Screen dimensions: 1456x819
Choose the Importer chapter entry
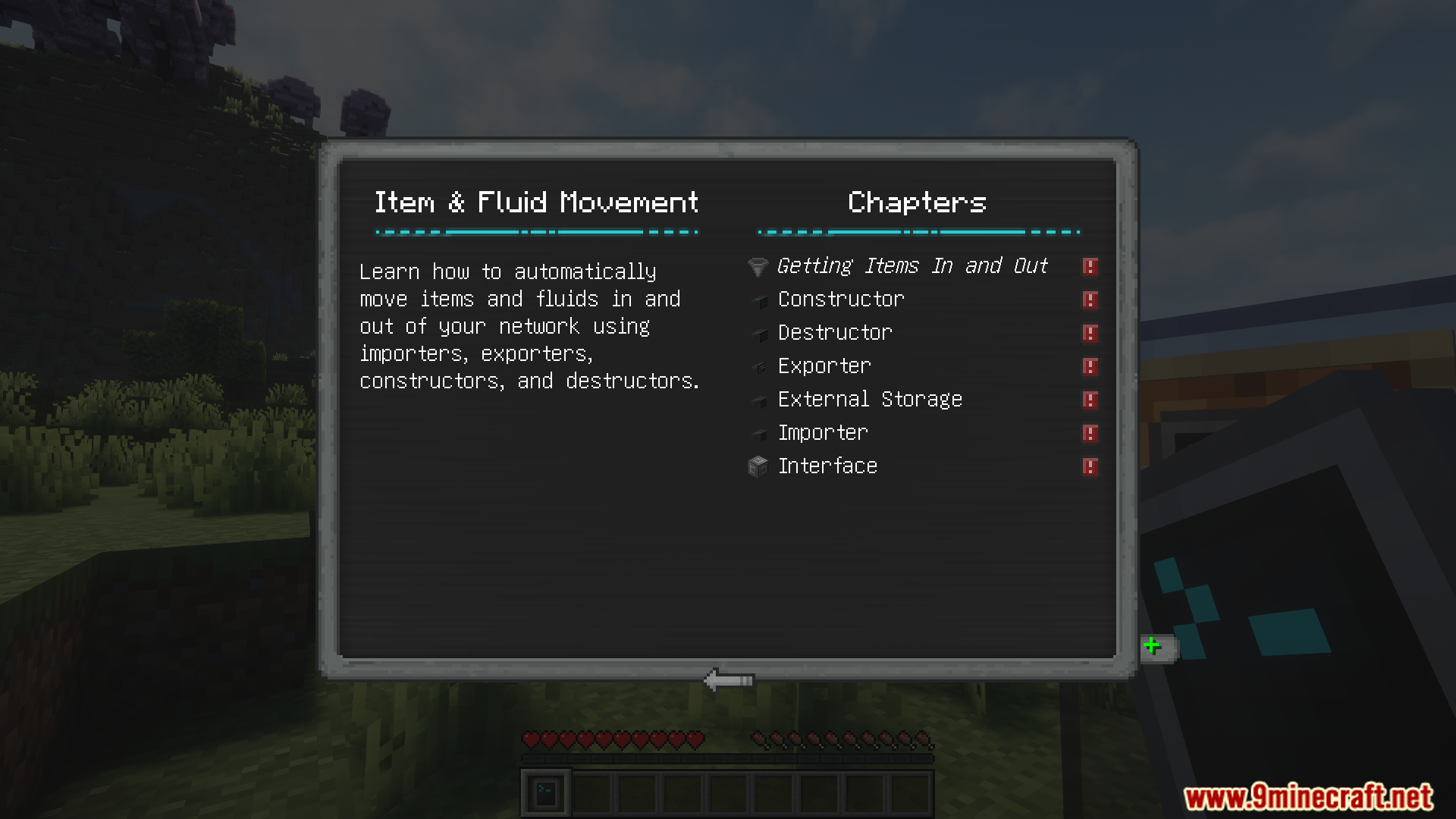tap(823, 433)
